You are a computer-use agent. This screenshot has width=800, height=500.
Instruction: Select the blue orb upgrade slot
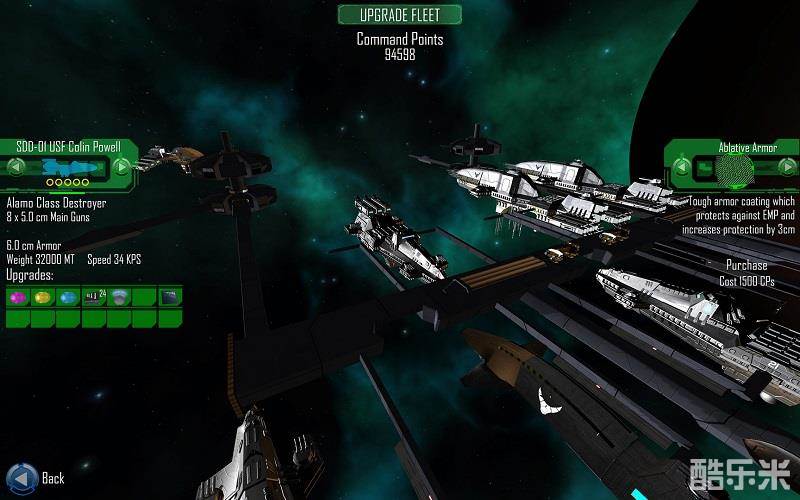pyautogui.click(x=68, y=297)
